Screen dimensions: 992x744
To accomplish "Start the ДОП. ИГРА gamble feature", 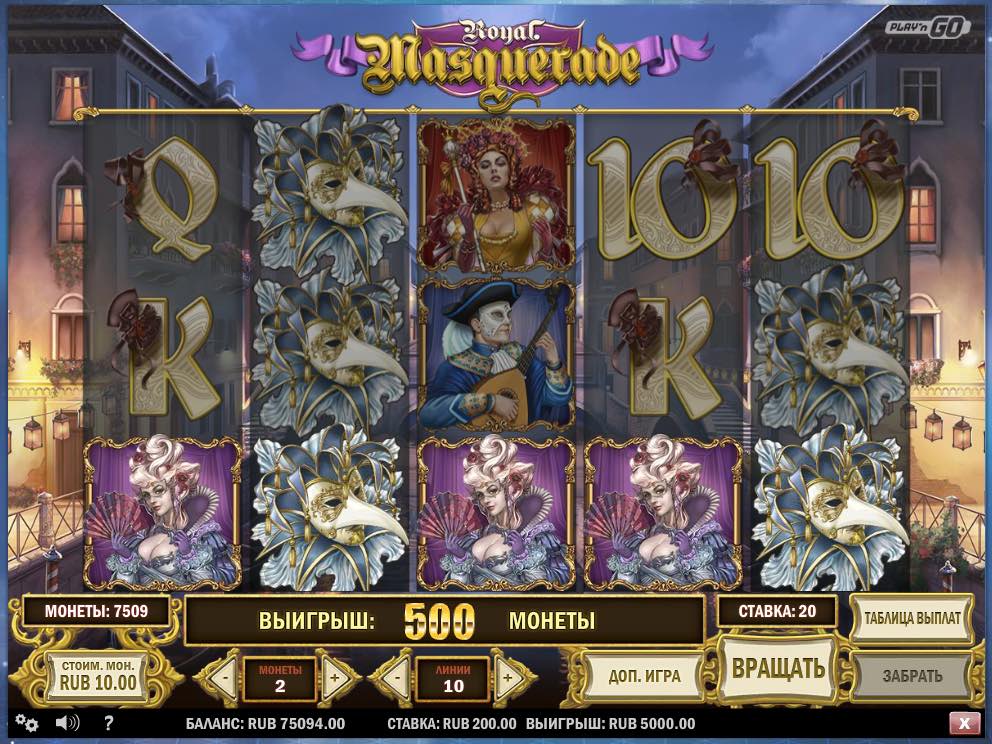I will [644, 676].
